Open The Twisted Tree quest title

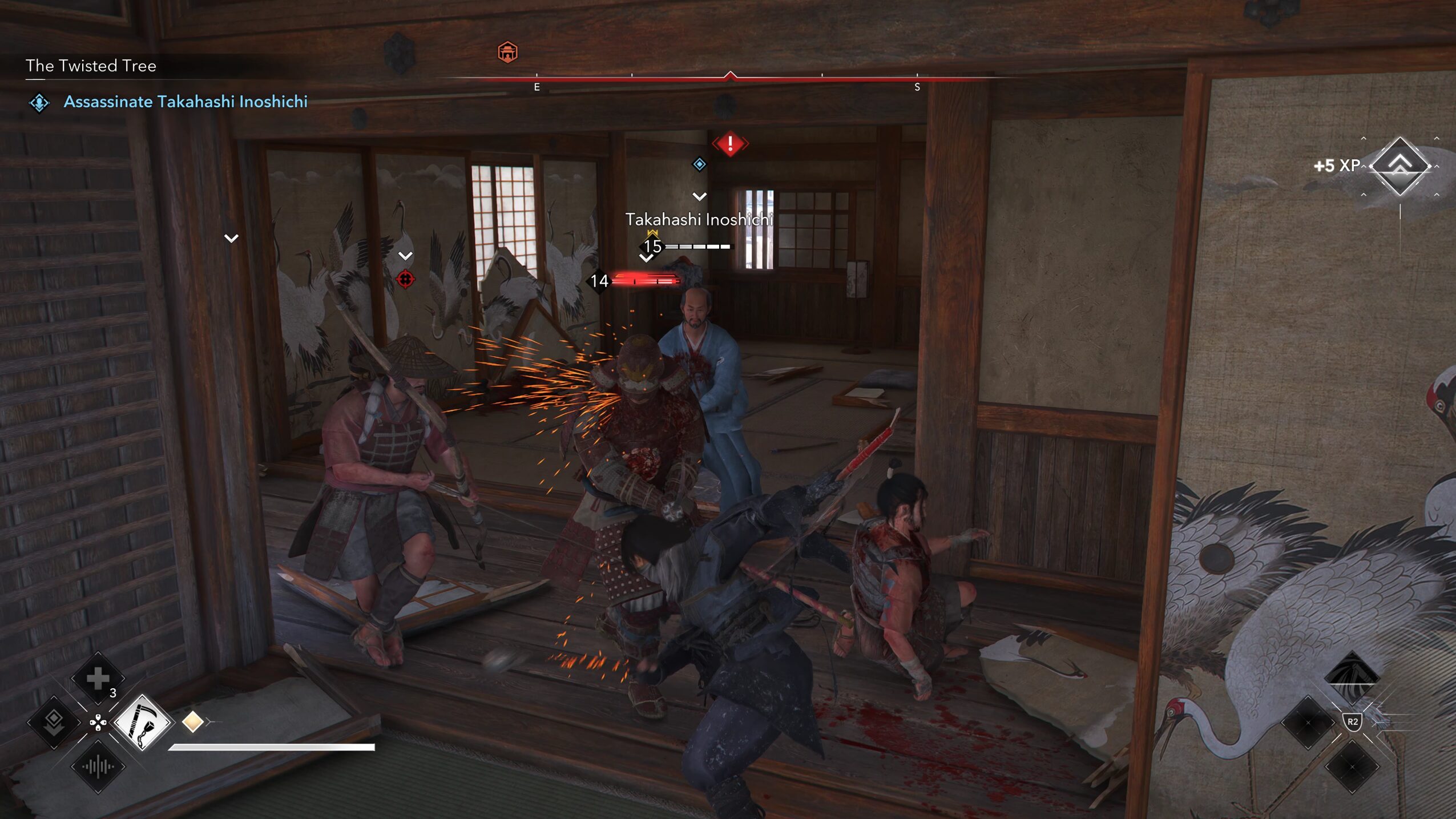click(91, 66)
